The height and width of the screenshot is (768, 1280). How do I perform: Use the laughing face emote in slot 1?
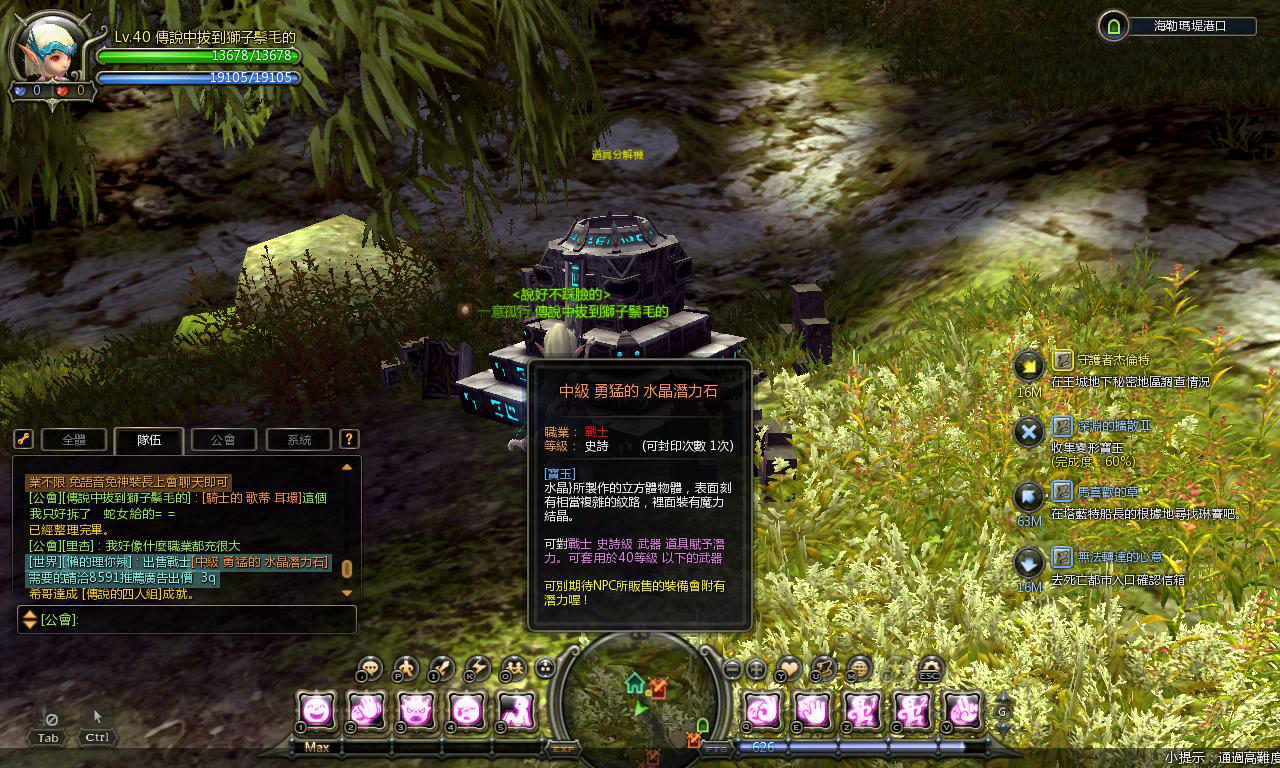coord(317,711)
